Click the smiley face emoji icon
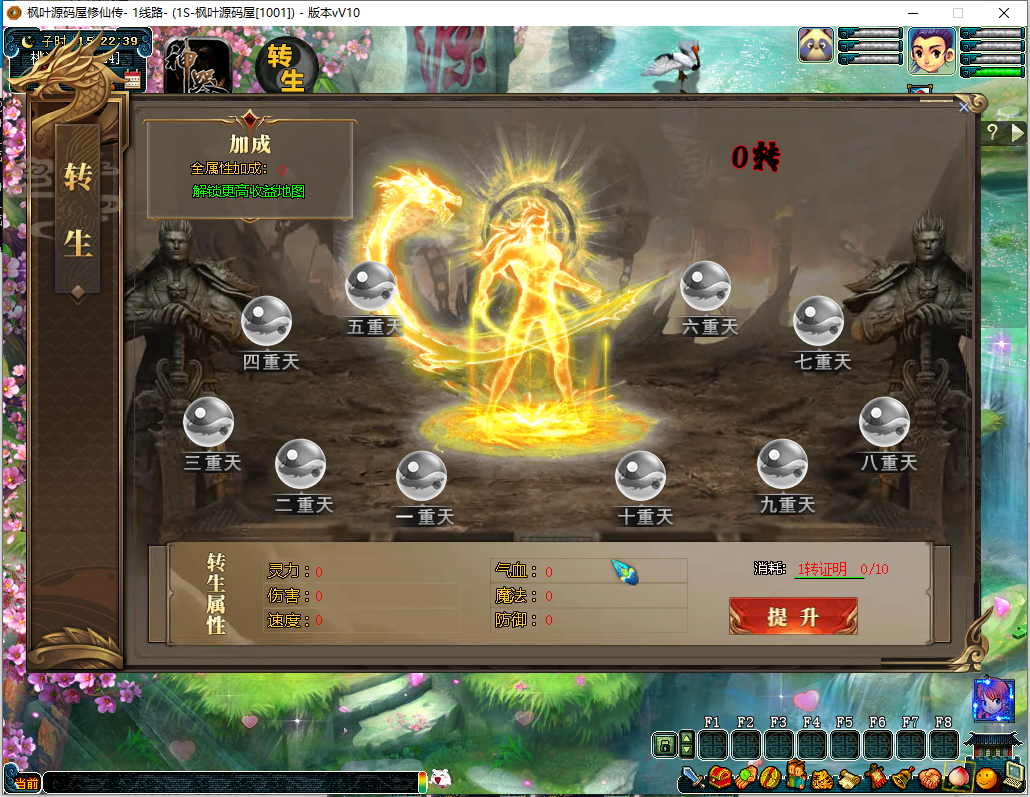Screen dimensions: 1030x797 point(986,777)
